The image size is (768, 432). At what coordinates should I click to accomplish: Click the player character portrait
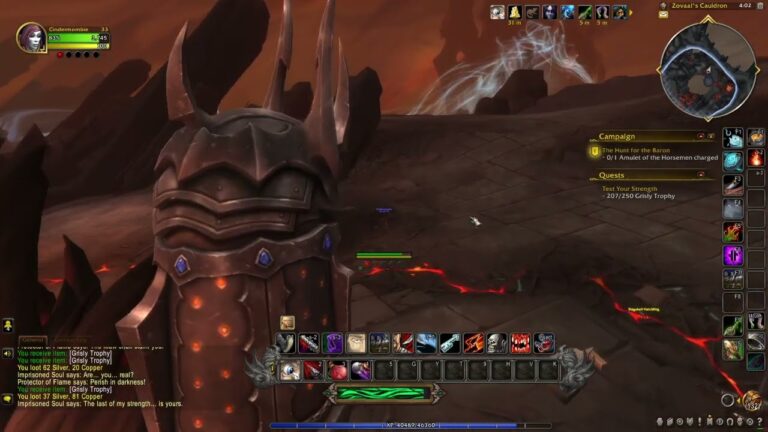tap(31, 37)
